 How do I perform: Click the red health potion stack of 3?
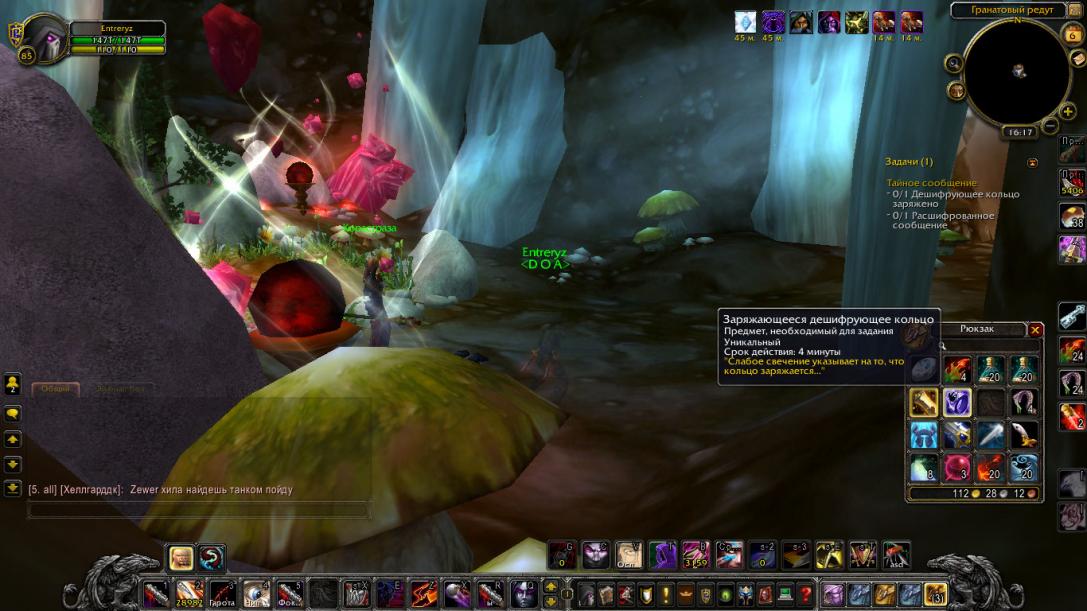[x=957, y=468]
